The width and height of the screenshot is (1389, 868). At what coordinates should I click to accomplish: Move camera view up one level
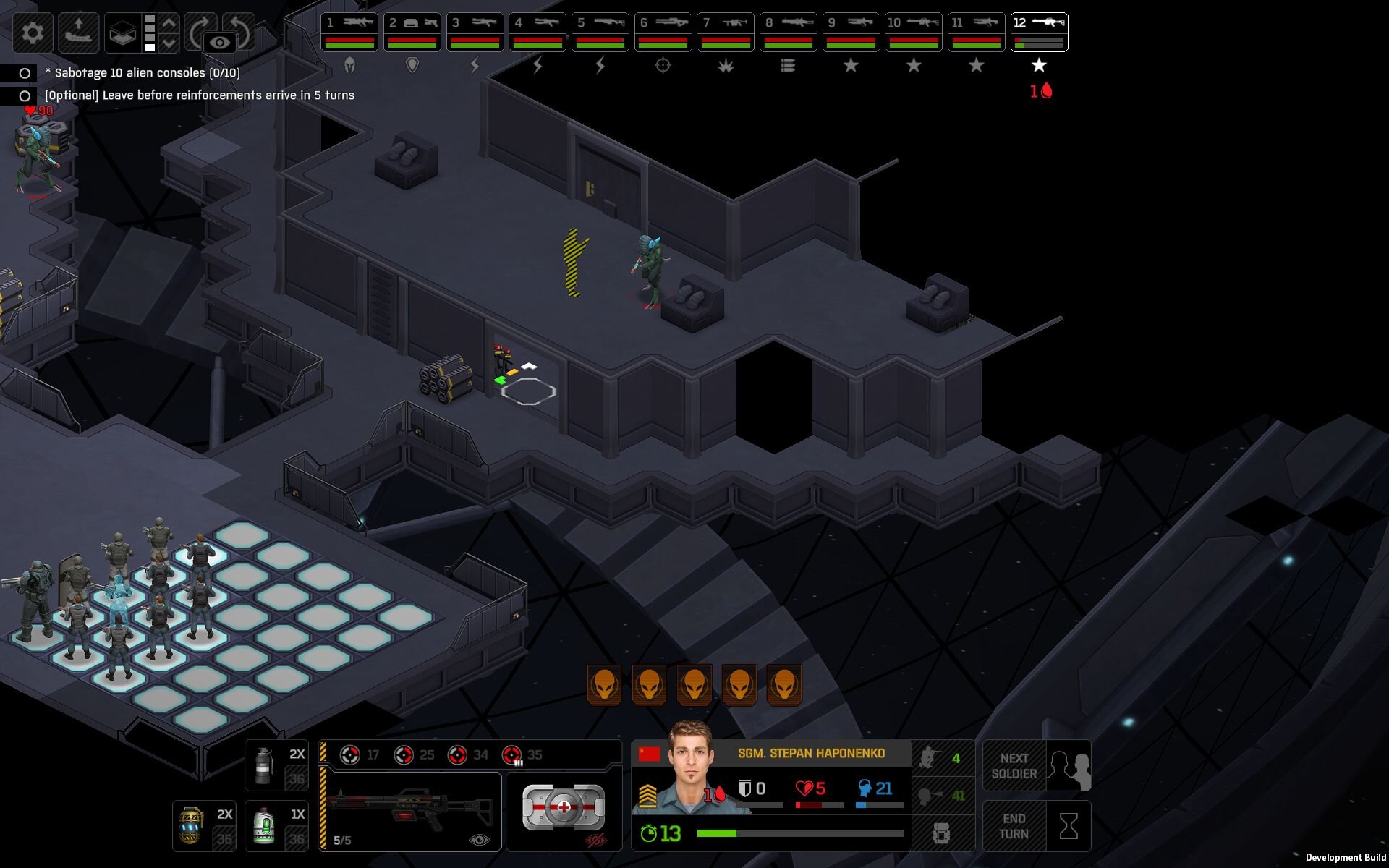point(169,23)
